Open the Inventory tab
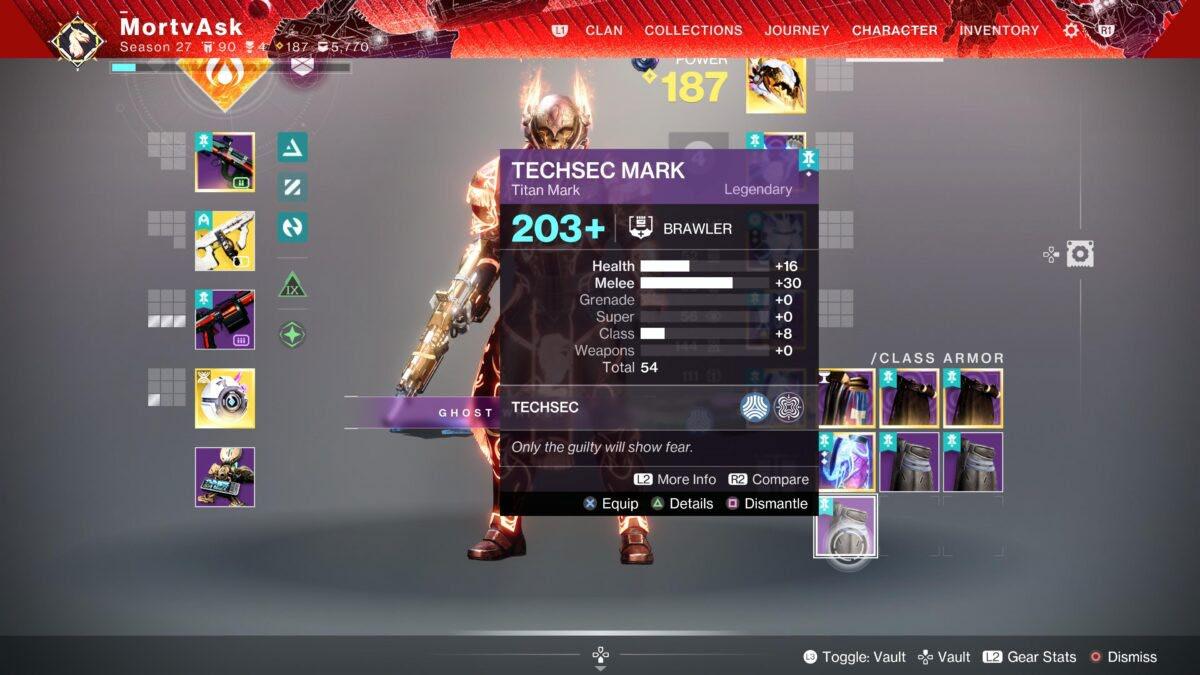The height and width of the screenshot is (675, 1200). pos(999,30)
